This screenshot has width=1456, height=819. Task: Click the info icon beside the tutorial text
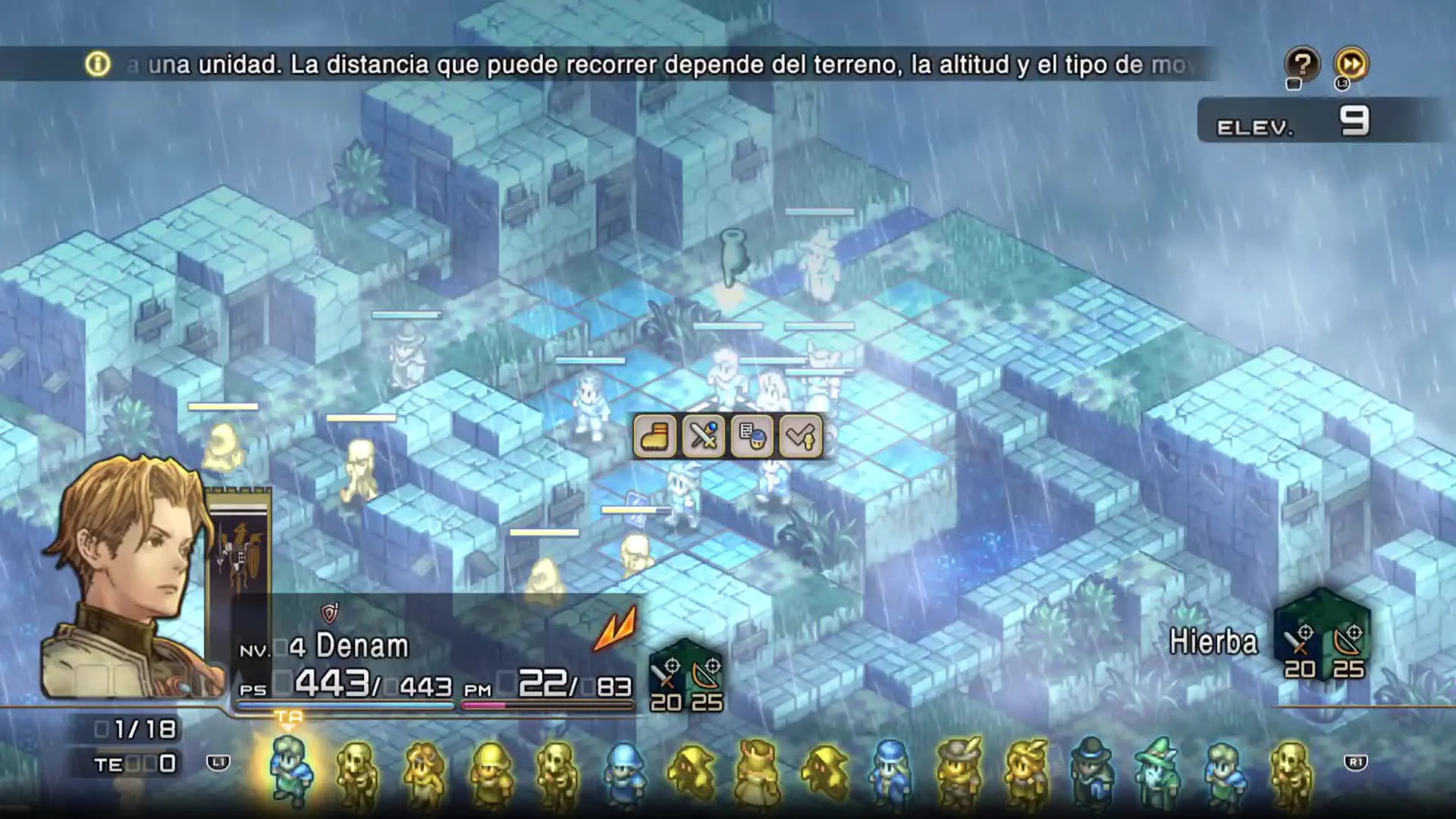pyautogui.click(x=98, y=64)
